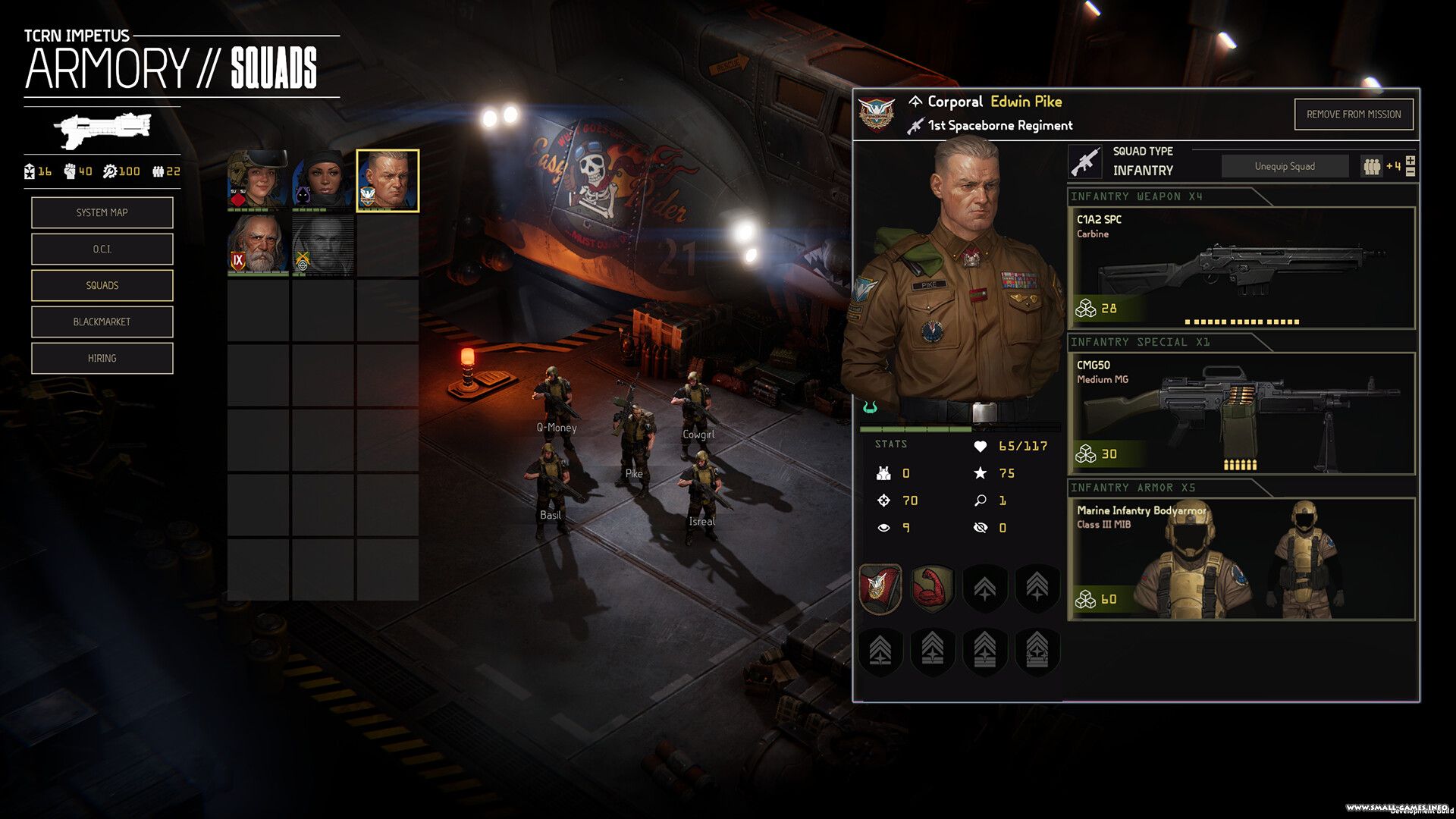Choose the white-bearded old man portrait
Viewport: 1456px width, 819px height.
coord(258,244)
